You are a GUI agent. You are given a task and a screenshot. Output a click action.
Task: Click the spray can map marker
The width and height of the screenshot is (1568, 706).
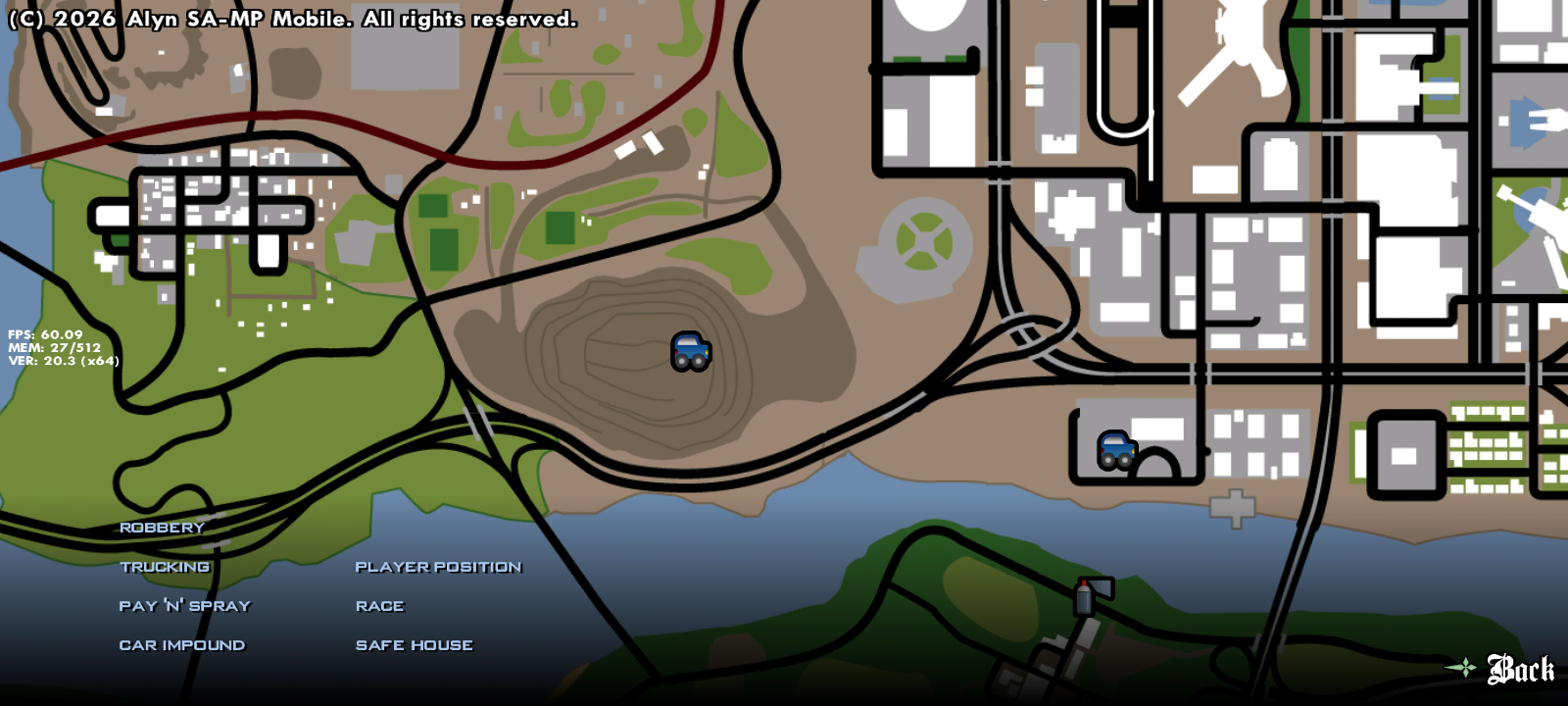click(x=1085, y=597)
